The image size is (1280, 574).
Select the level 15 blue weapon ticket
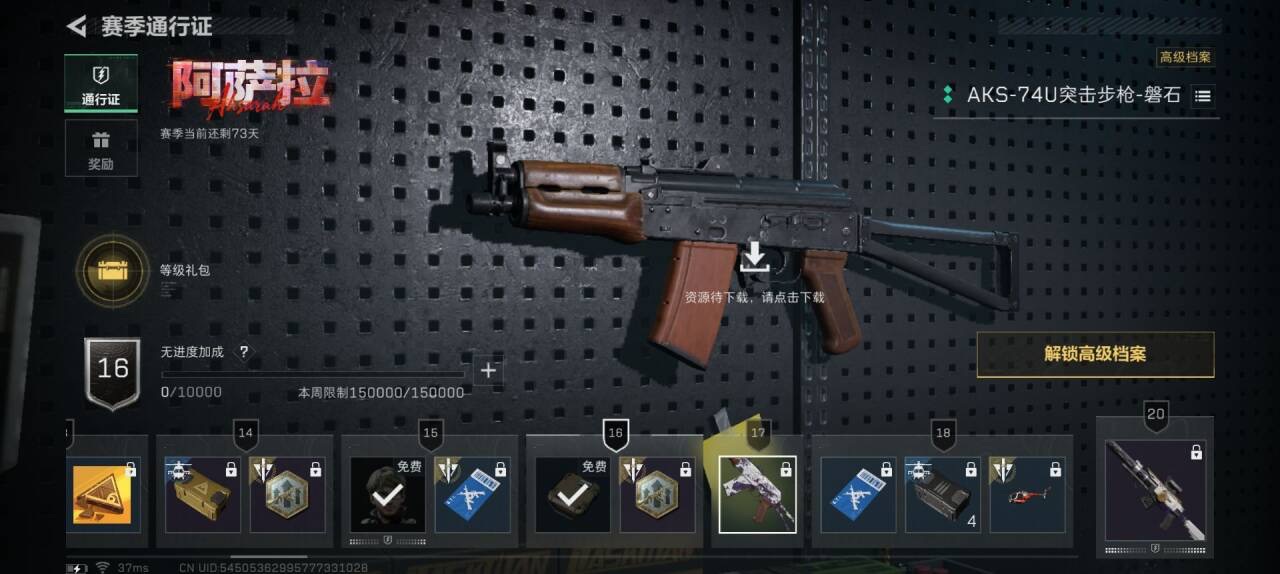(473, 495)
